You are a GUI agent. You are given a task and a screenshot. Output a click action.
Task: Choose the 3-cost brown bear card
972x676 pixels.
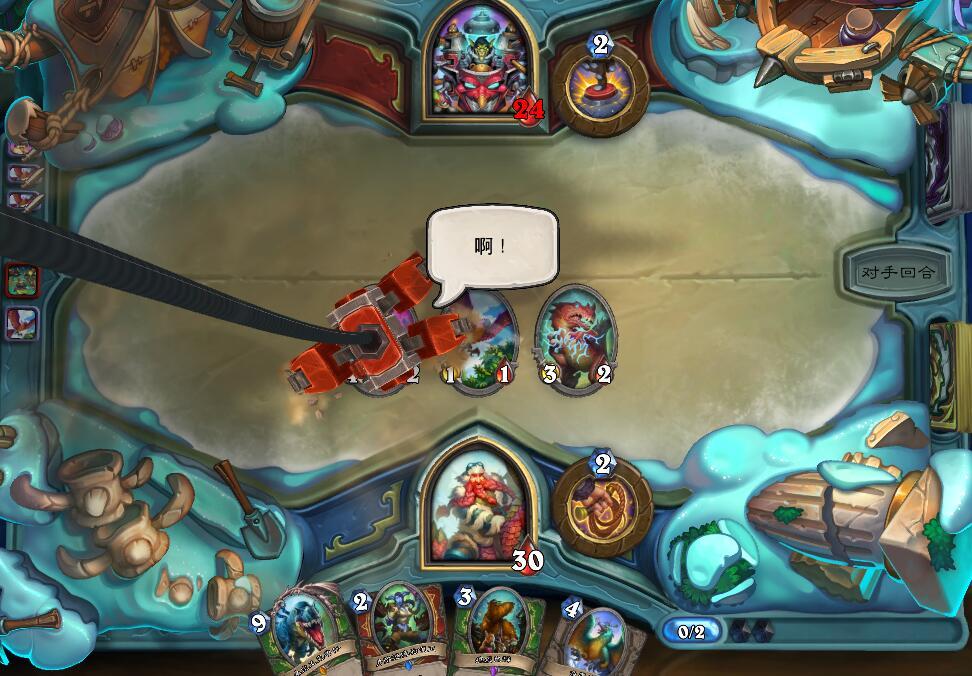[498, 630]
